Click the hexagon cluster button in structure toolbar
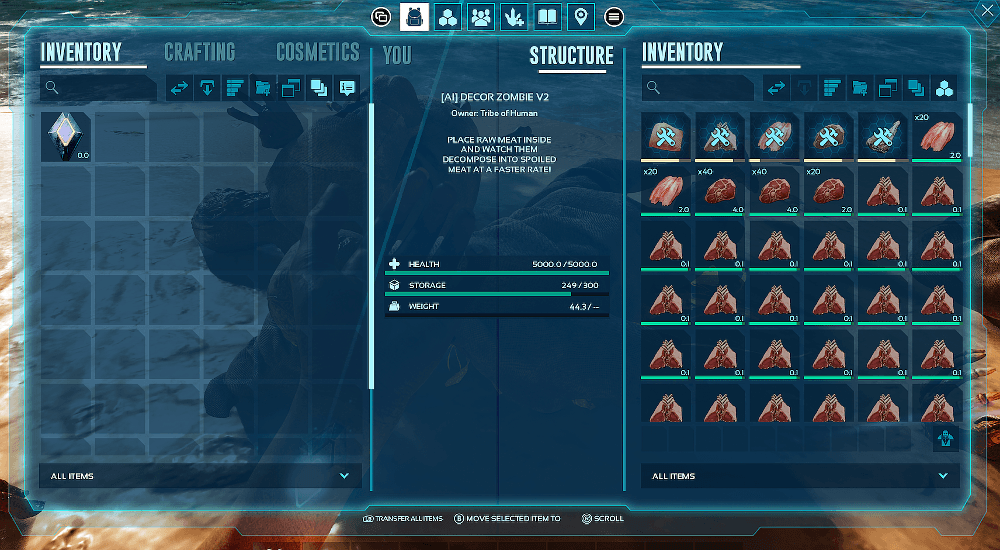The width and height of the screenshot is (1000, 550). coord(944,88)
